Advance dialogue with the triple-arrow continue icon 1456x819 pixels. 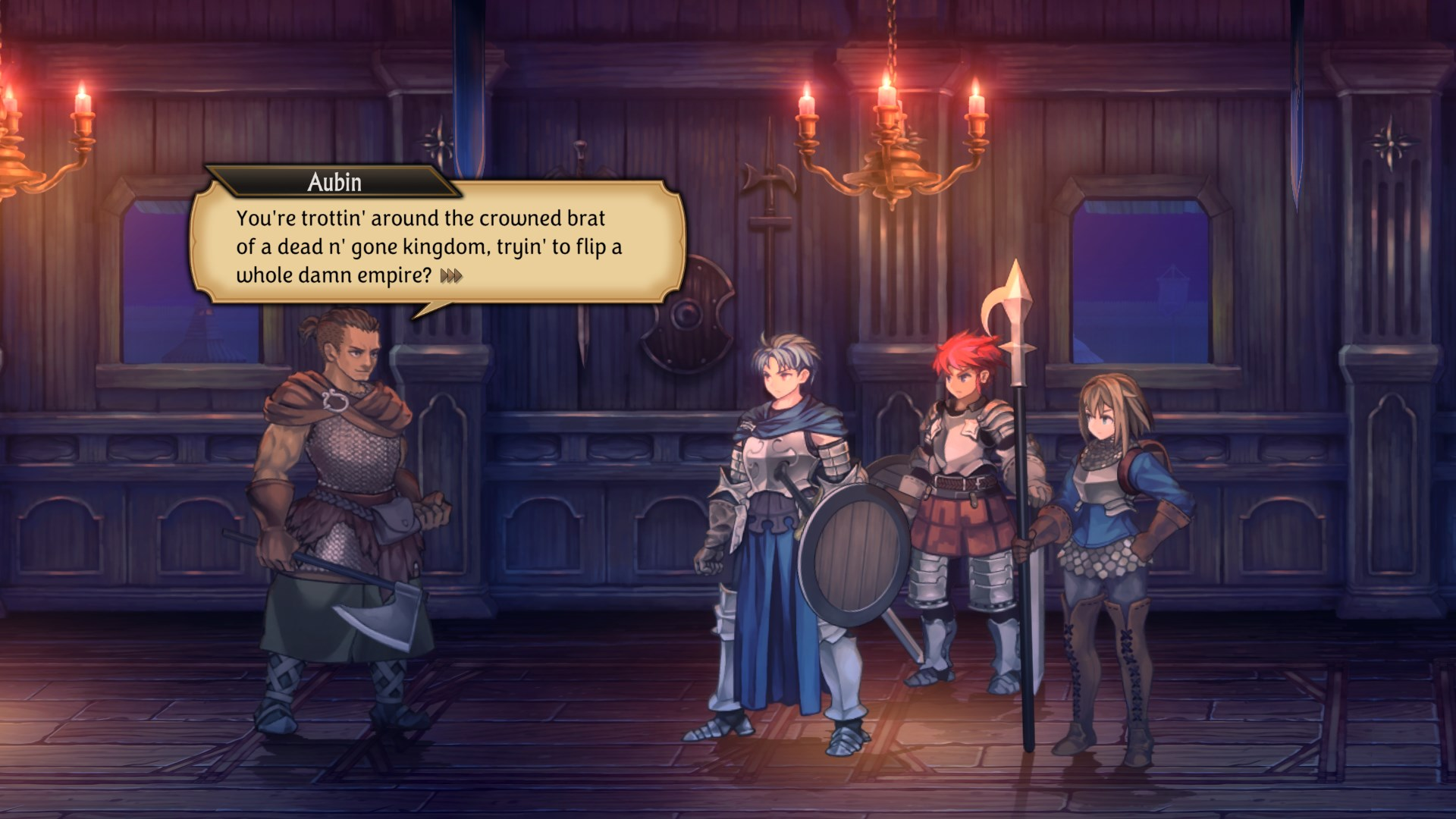pyautogui.click(x=451, y=276)
